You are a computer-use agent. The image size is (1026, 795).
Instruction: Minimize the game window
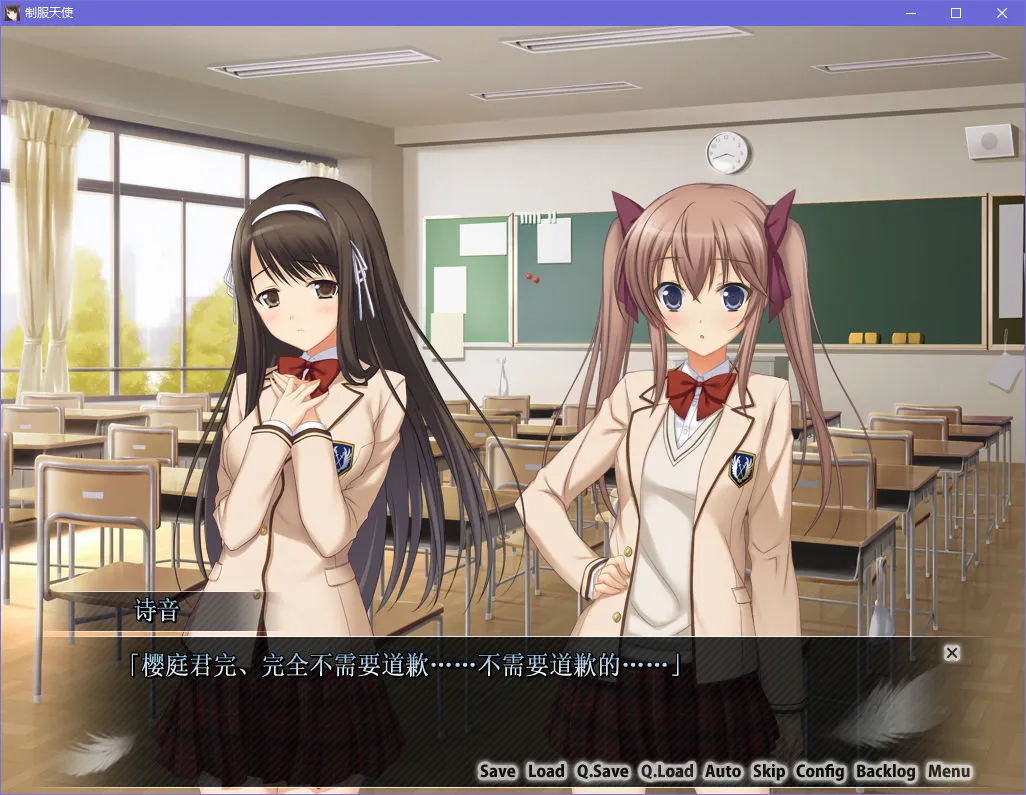[910, 13]
